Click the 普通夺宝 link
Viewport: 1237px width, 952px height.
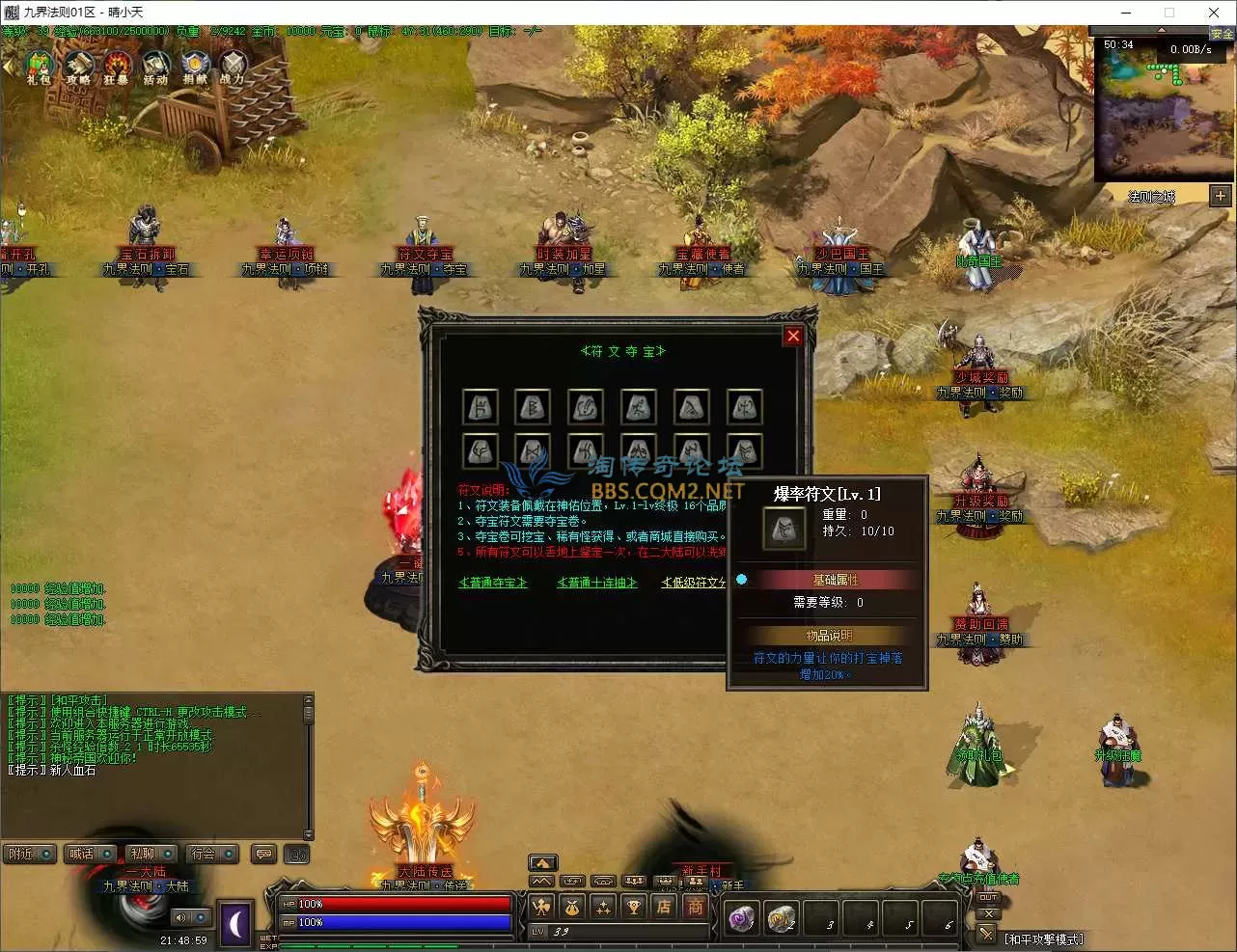[x=493, y=583]
